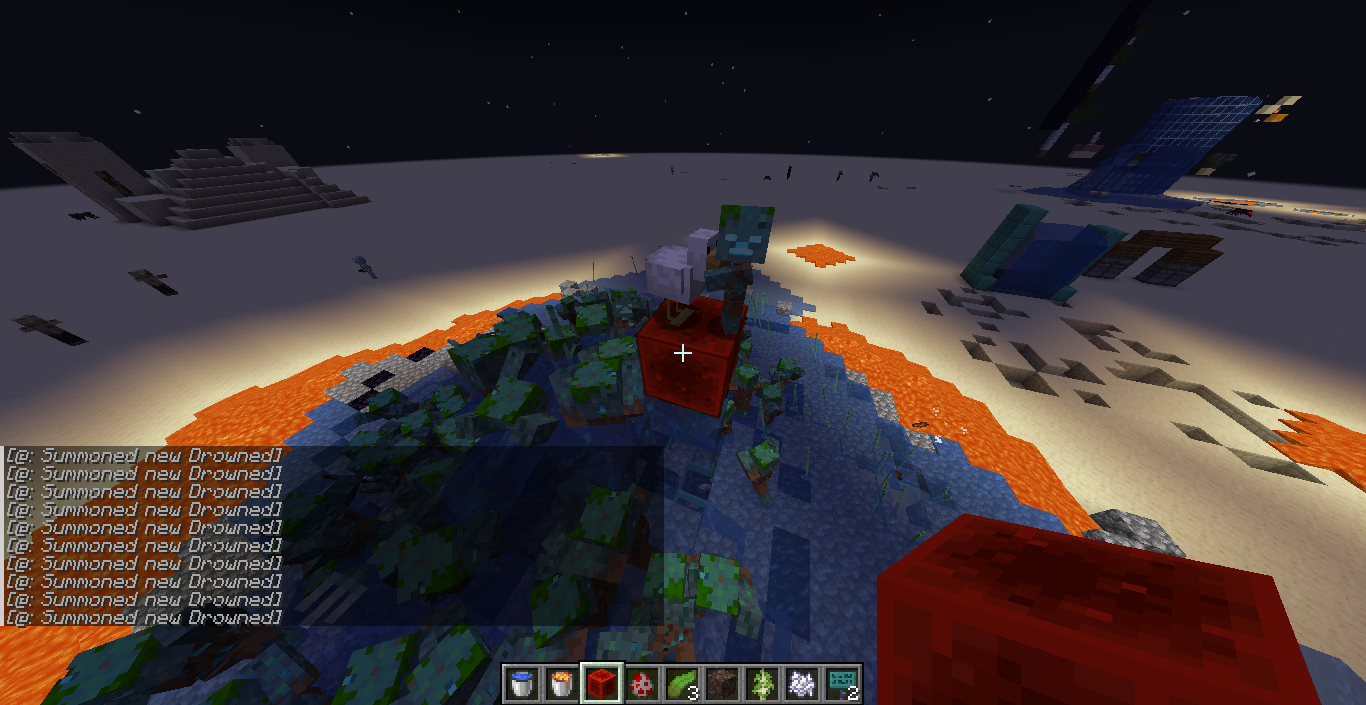
Task: Choose the light green plant slot
Action: (x=764, y=683)
